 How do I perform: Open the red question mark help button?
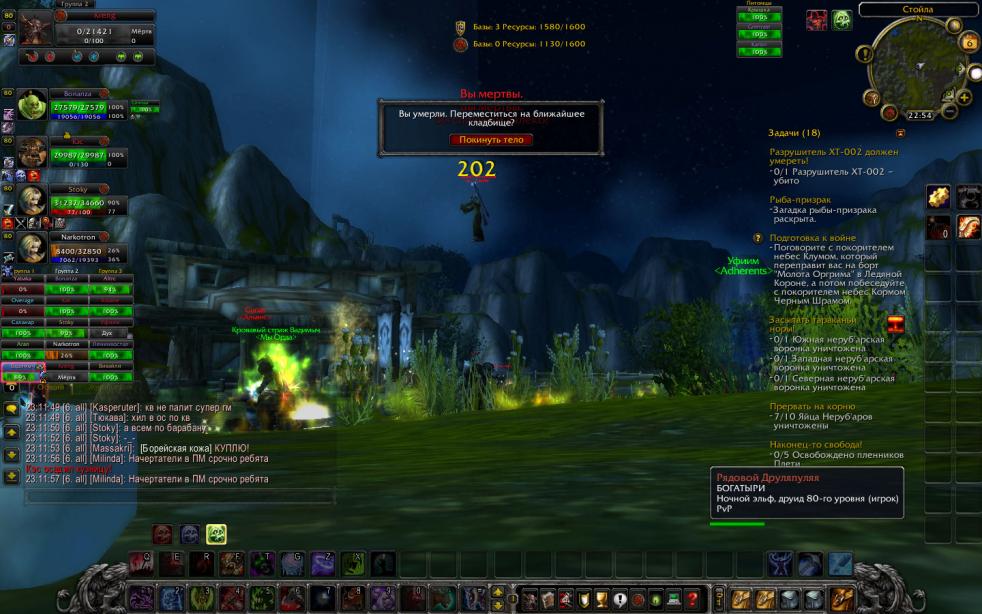click(692, 599)
